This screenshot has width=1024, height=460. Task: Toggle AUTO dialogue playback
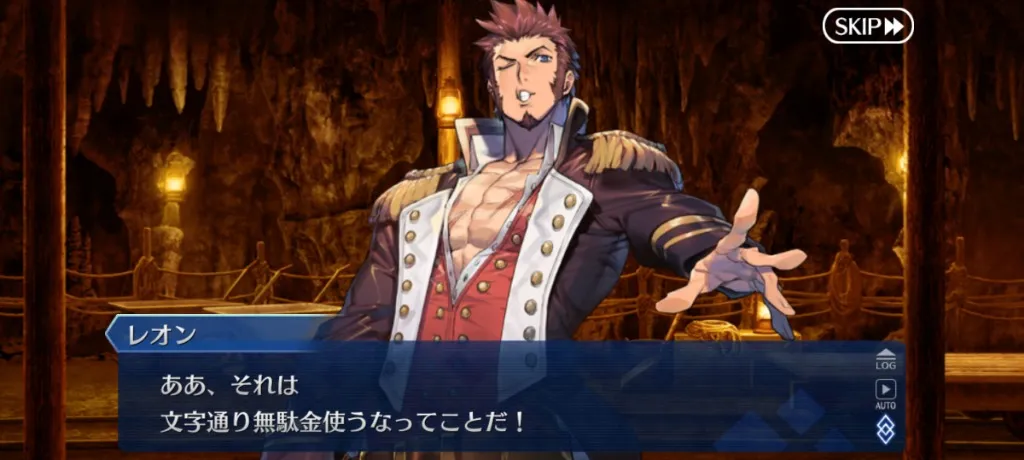(x=885, y=394)
